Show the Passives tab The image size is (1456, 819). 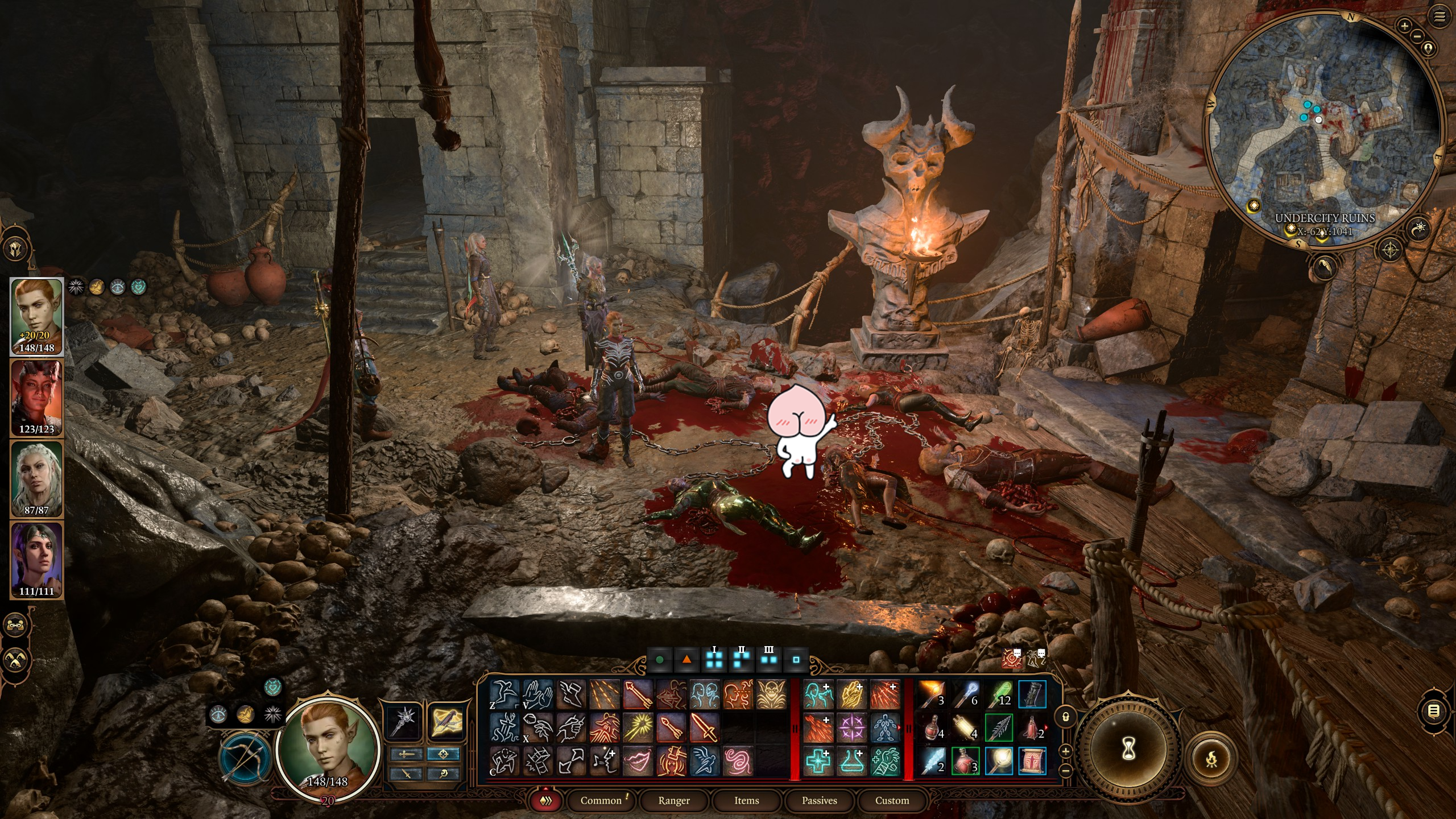pyautogui.click(x=819, y=800)
